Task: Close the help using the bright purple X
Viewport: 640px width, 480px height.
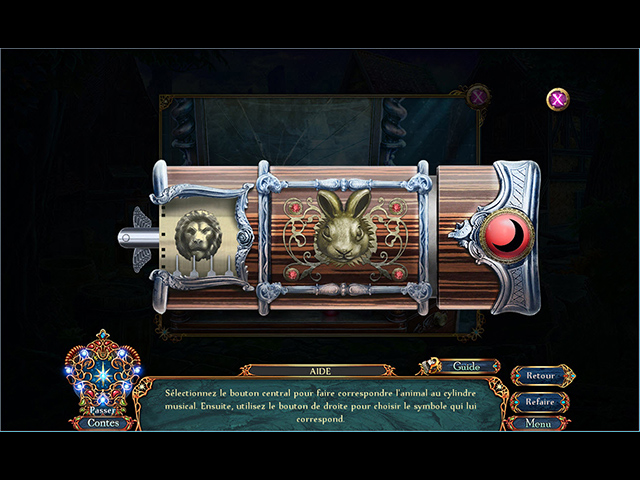Action: pyautogui.click(x=558, y=99)
